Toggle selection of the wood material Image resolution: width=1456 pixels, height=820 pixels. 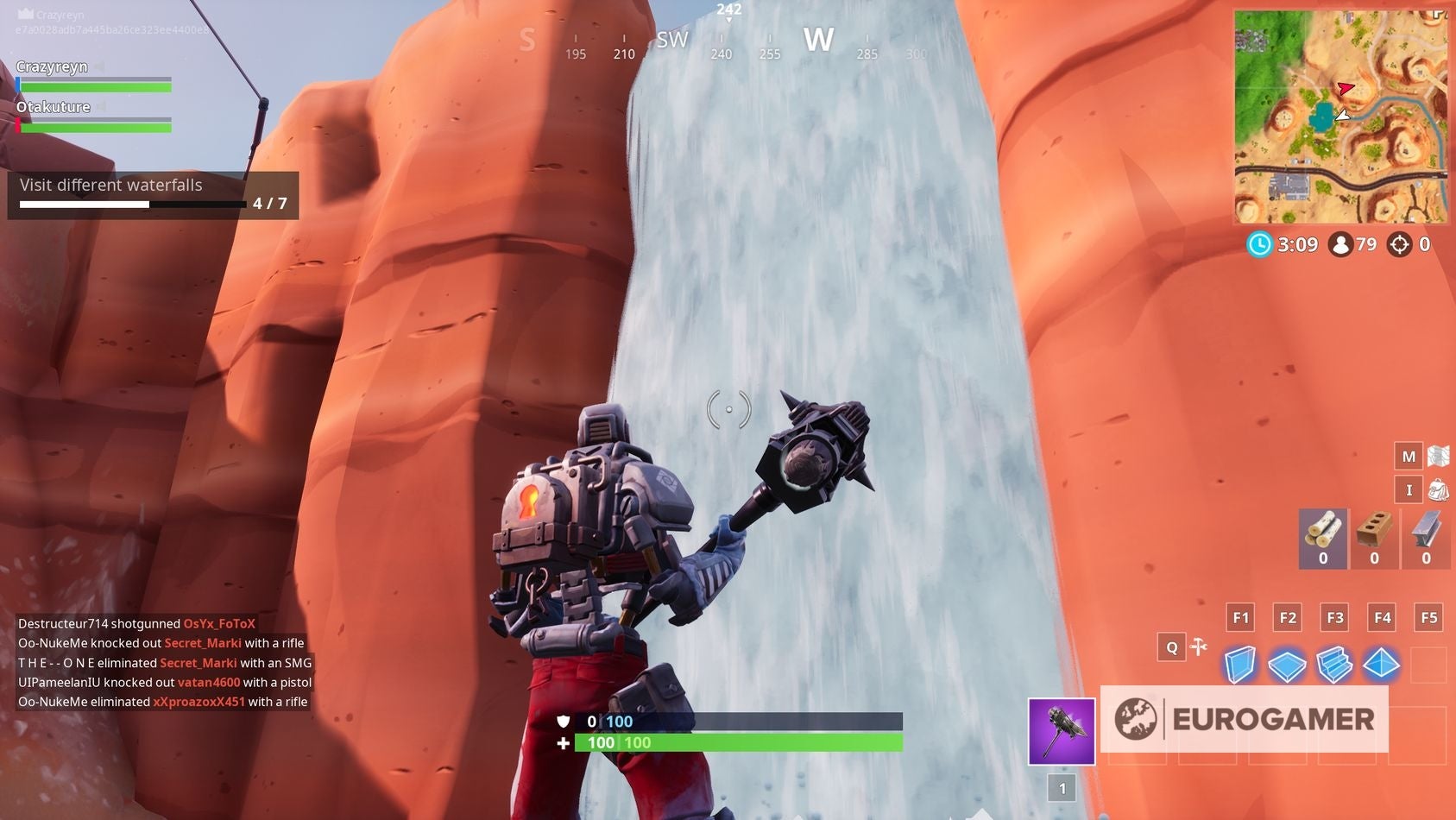coord(1321,537)
